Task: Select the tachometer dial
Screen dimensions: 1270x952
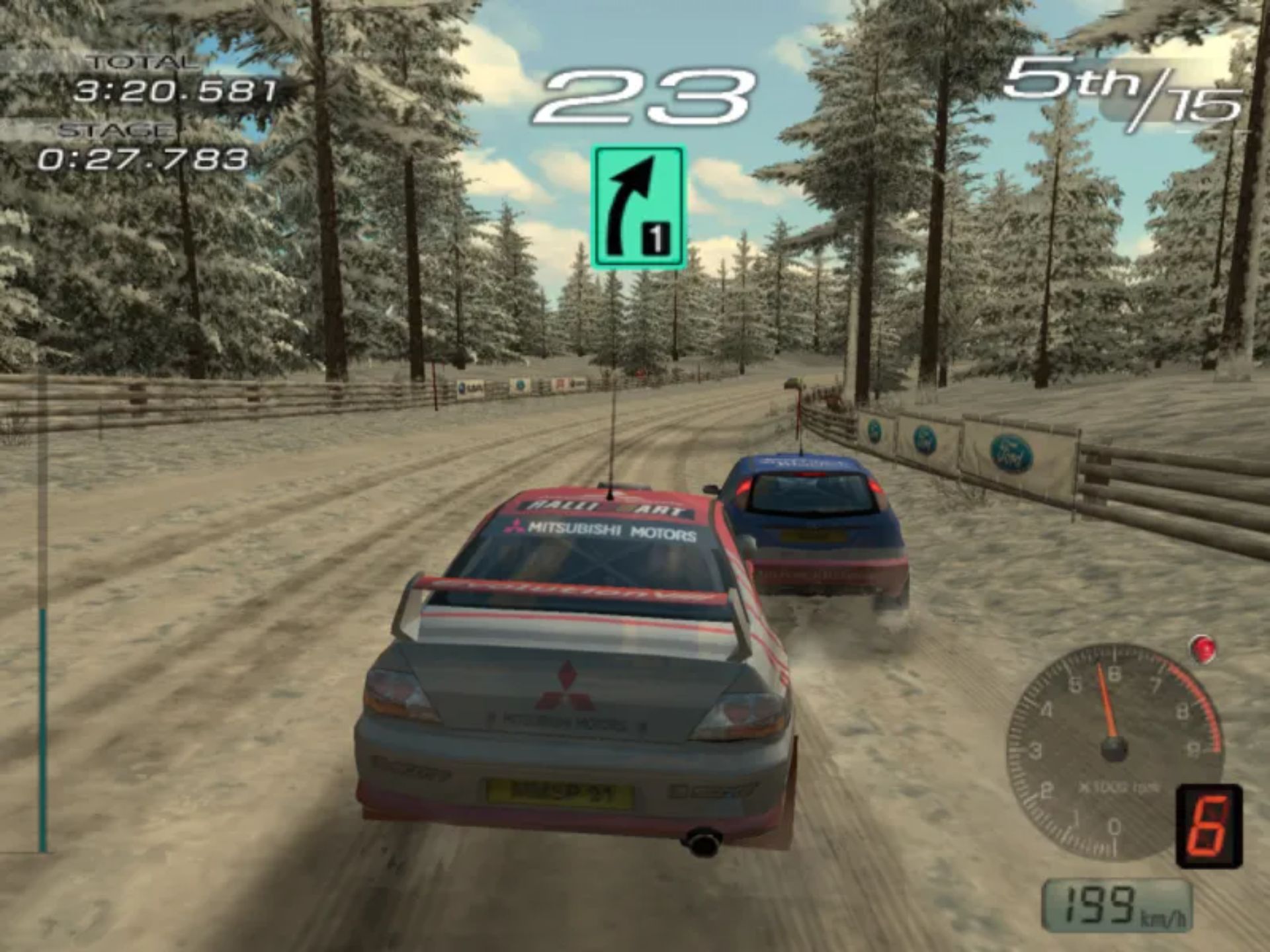Action: coord(1113,750)
